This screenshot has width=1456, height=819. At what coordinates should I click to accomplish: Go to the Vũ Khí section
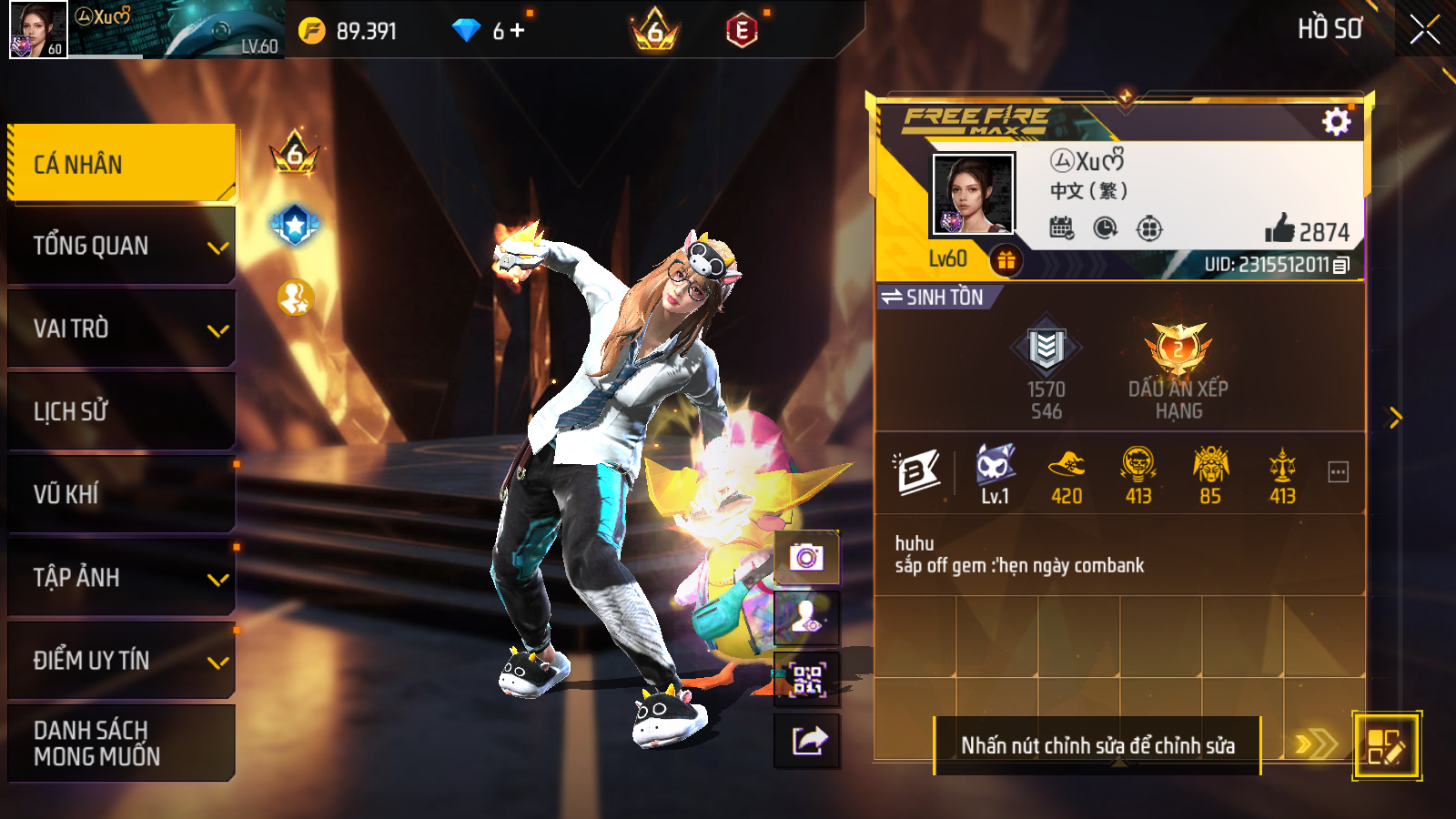[x=122, y=494]
